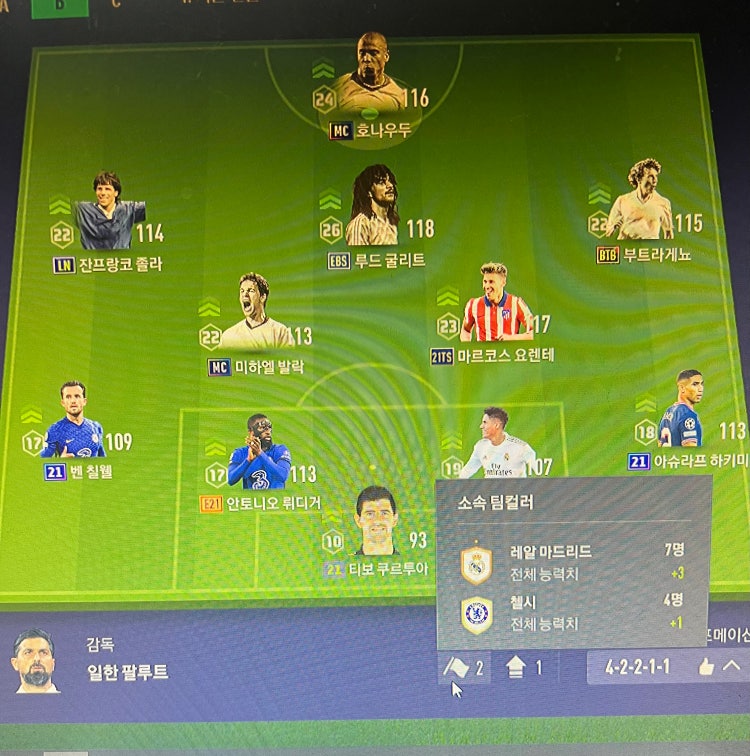The image size is (750, 756).
Task: Select midfielder 미하엘 발락
Action: [256, 316]
